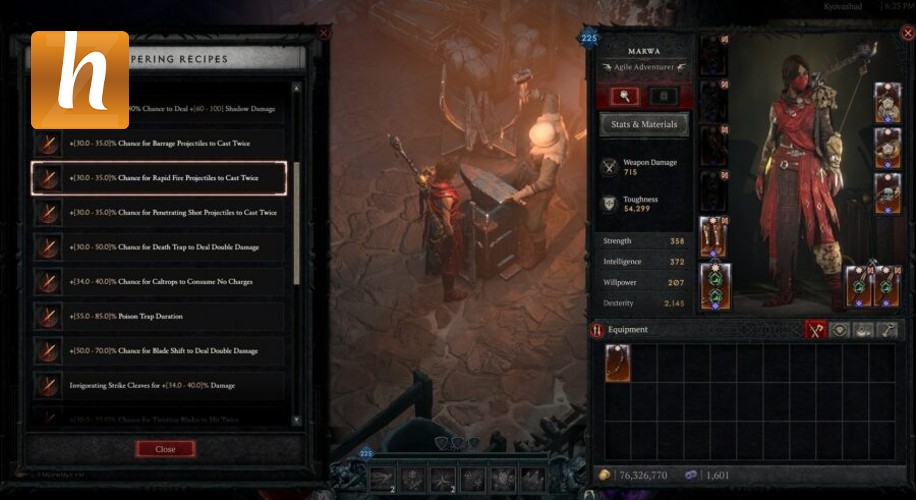
Task: Select the Invigorating Strike Cleaves recipe
Action: coord(160,385)
